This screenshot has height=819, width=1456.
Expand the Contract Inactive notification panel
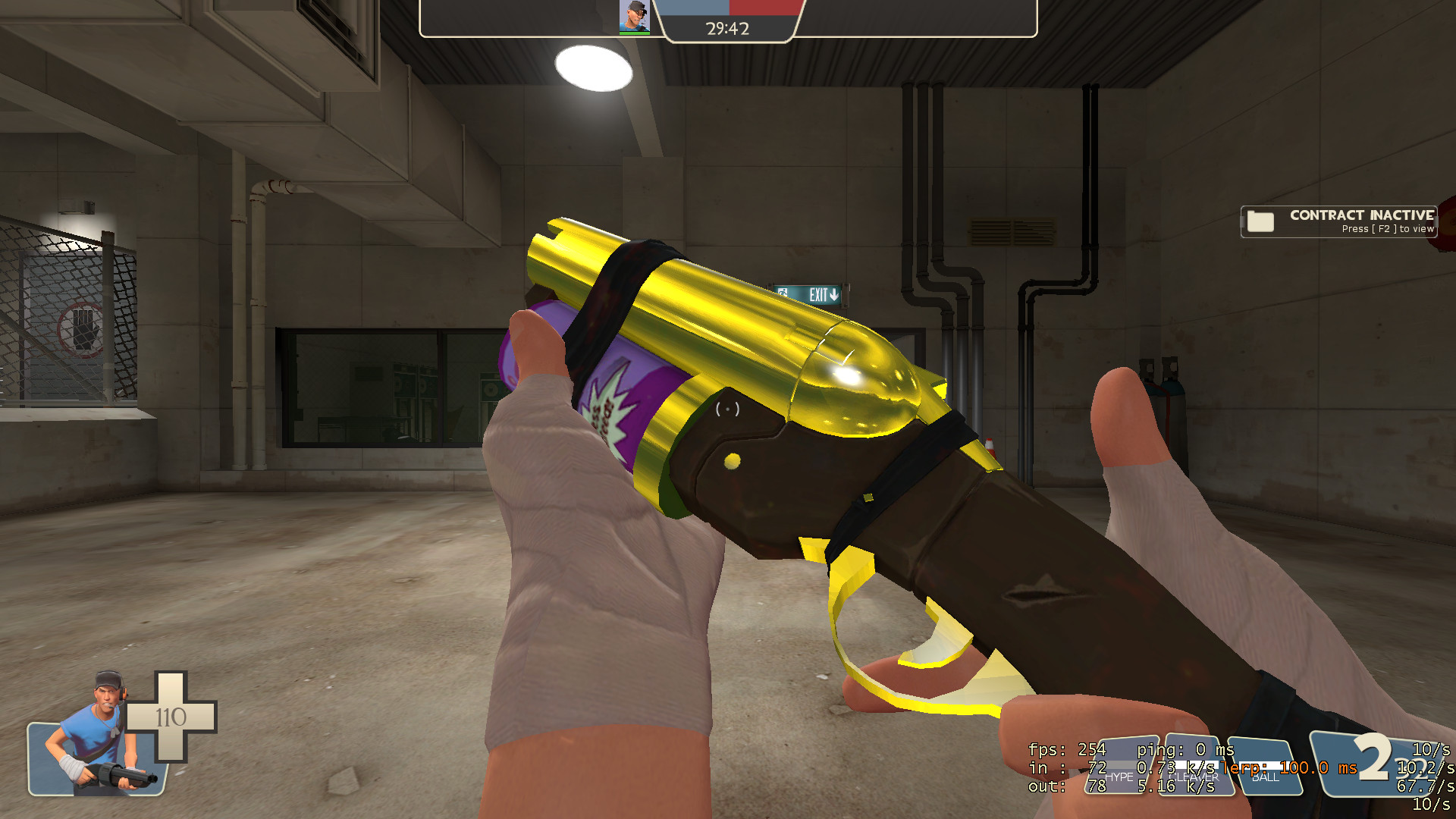pos(1338,221)
